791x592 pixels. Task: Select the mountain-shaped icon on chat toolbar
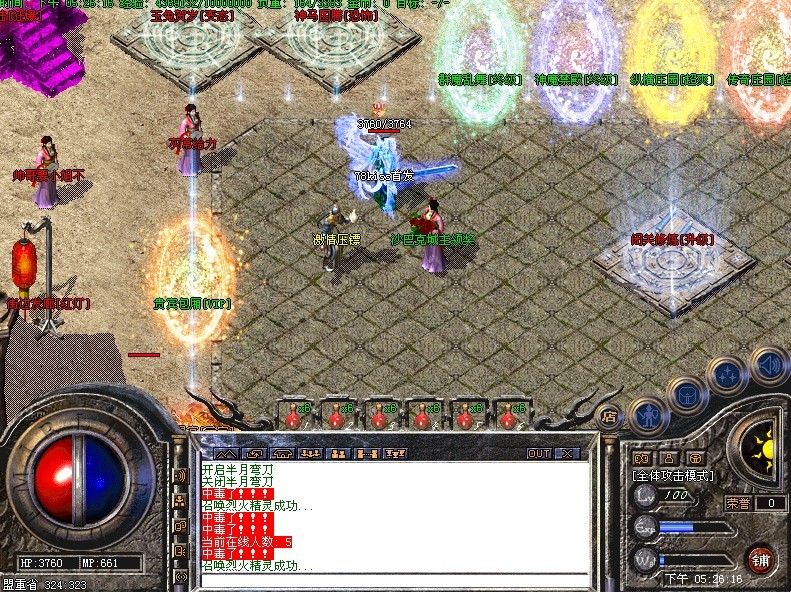[226, 453]
